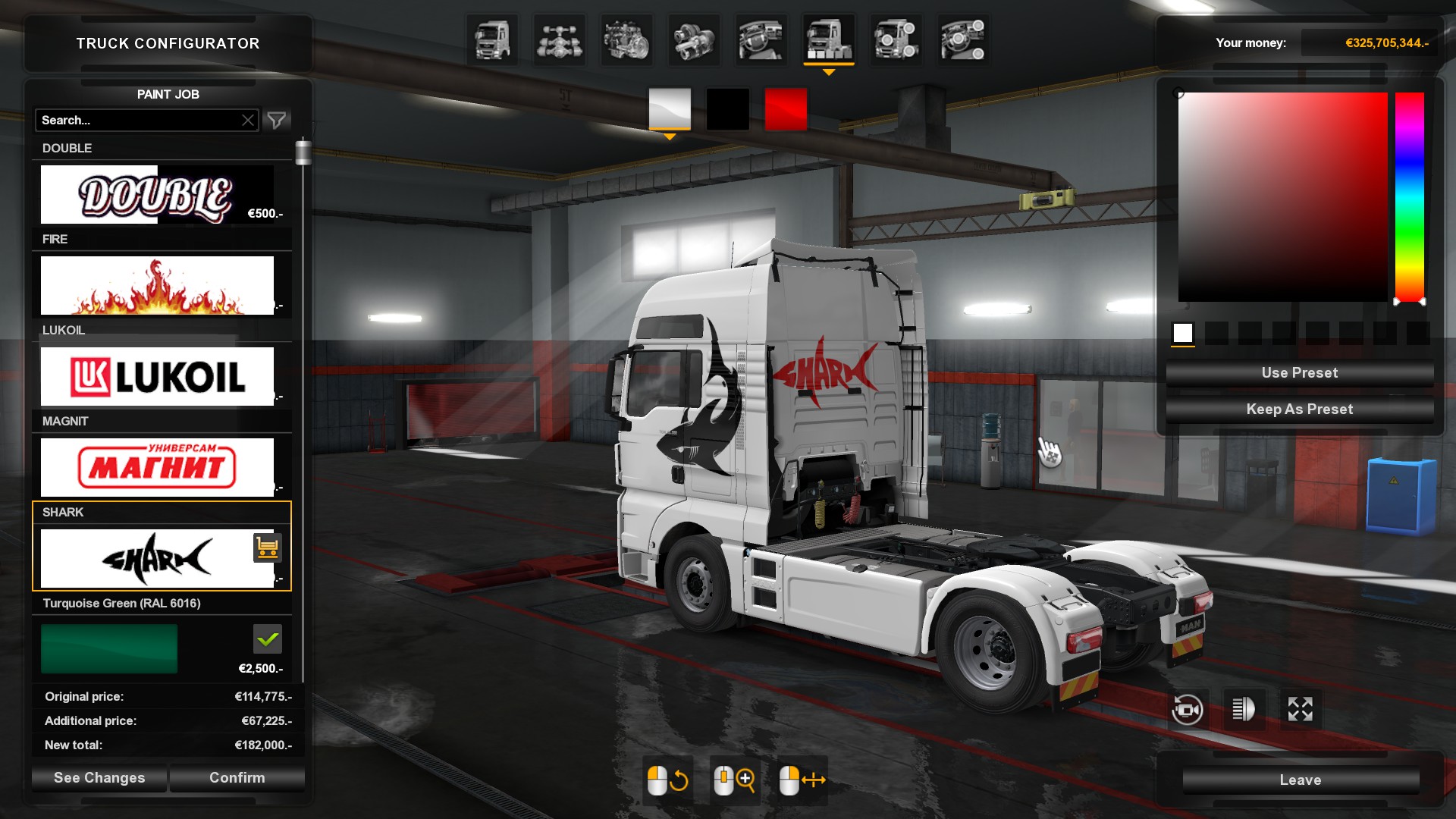Confirm the truck configuration purchase
The image size is (1456, 819).
[x=237, y=777]
